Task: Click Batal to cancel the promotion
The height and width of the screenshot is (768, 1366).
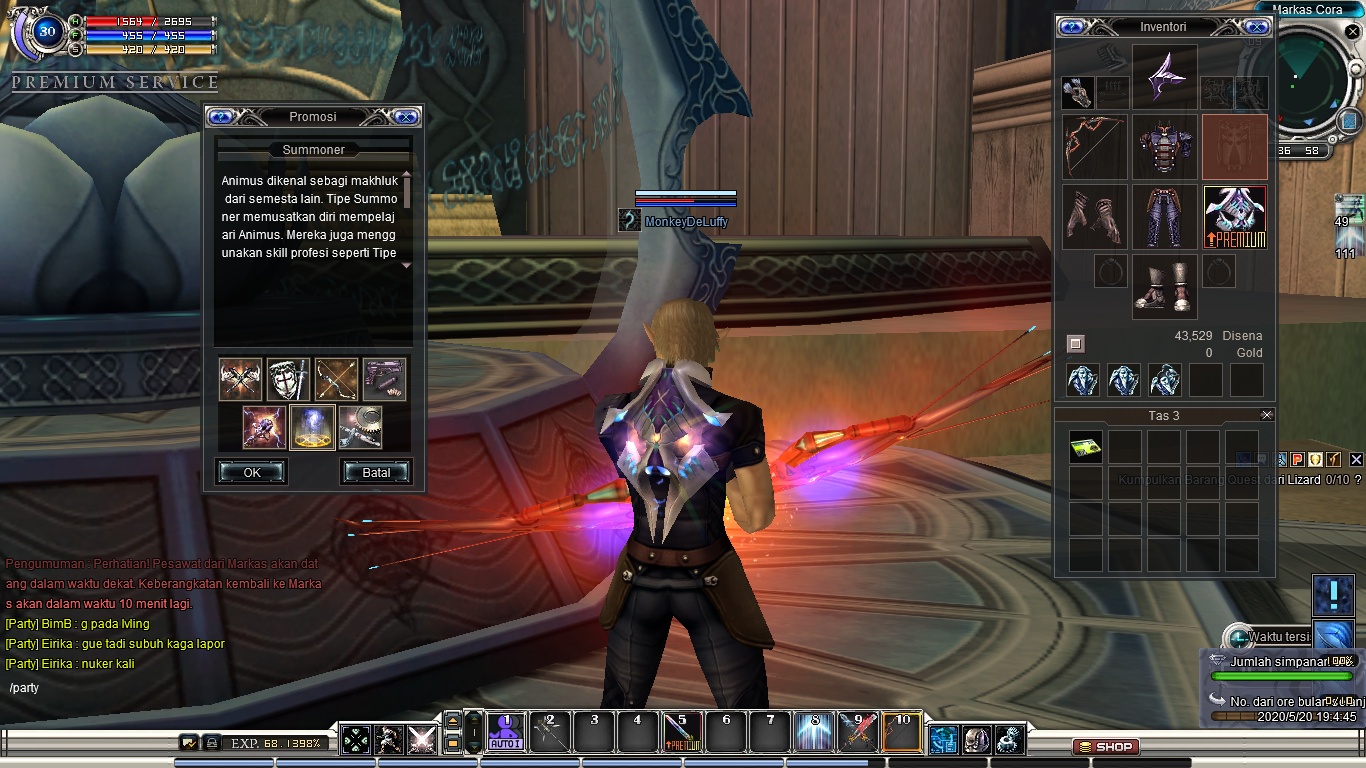Action: 376,472
